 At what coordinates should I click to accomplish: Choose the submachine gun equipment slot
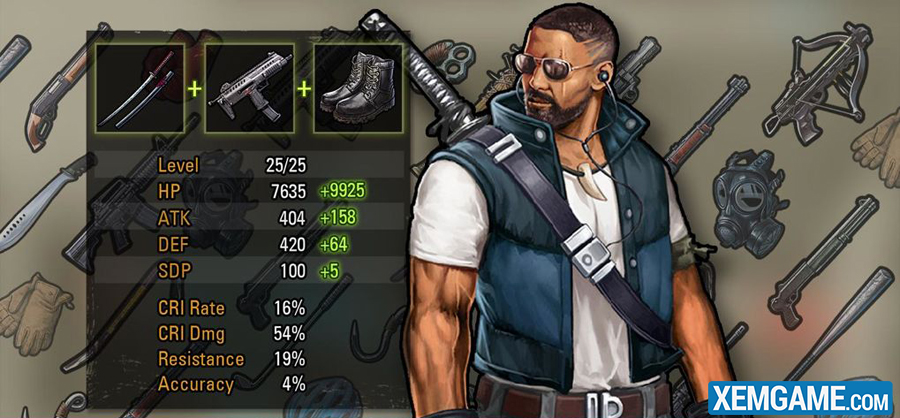[249, 88]
